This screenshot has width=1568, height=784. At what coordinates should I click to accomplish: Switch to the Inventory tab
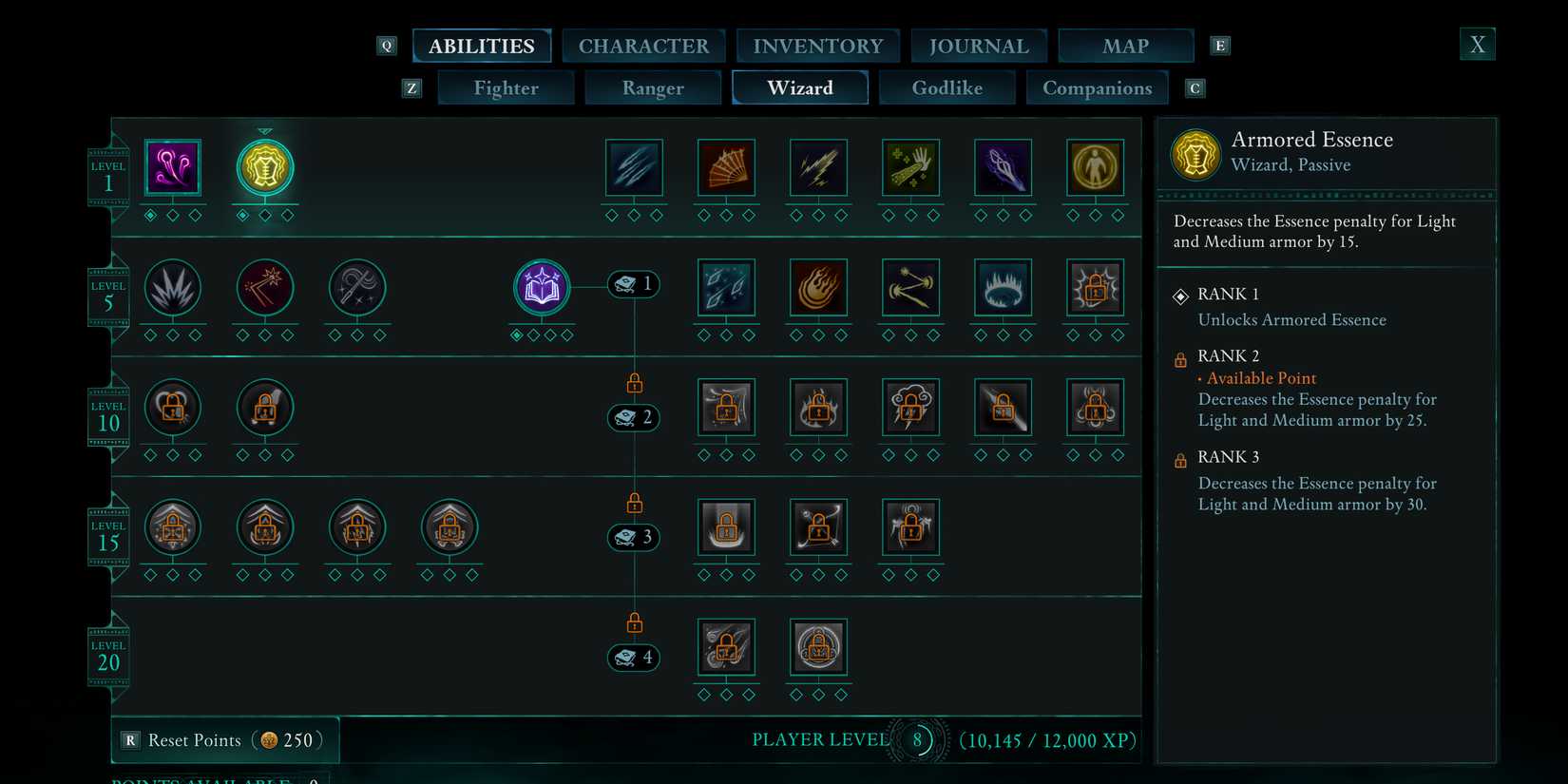pyautogui.click(x=817, y=45)
